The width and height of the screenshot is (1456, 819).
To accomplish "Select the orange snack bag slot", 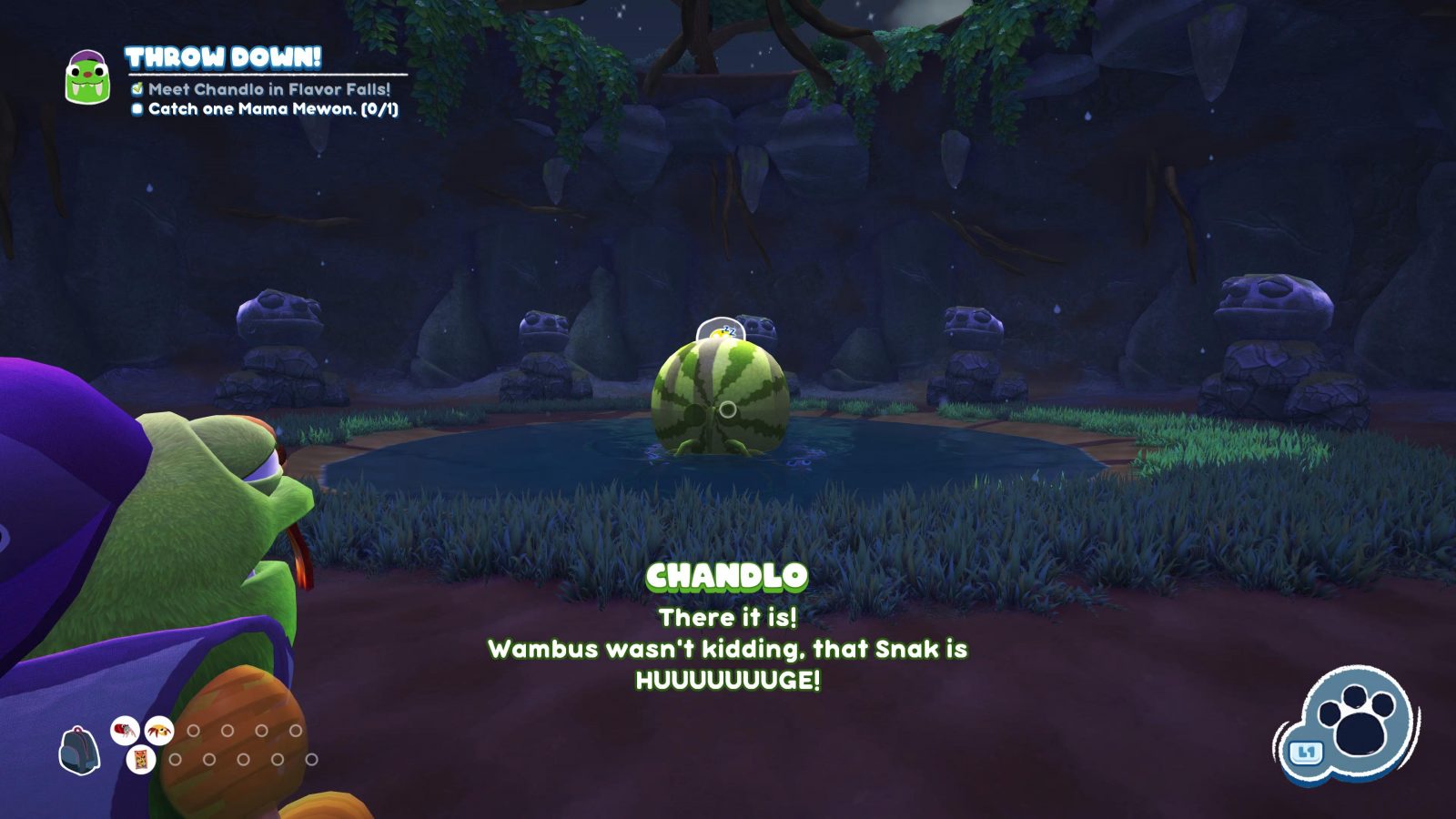I will coord(141,760).
